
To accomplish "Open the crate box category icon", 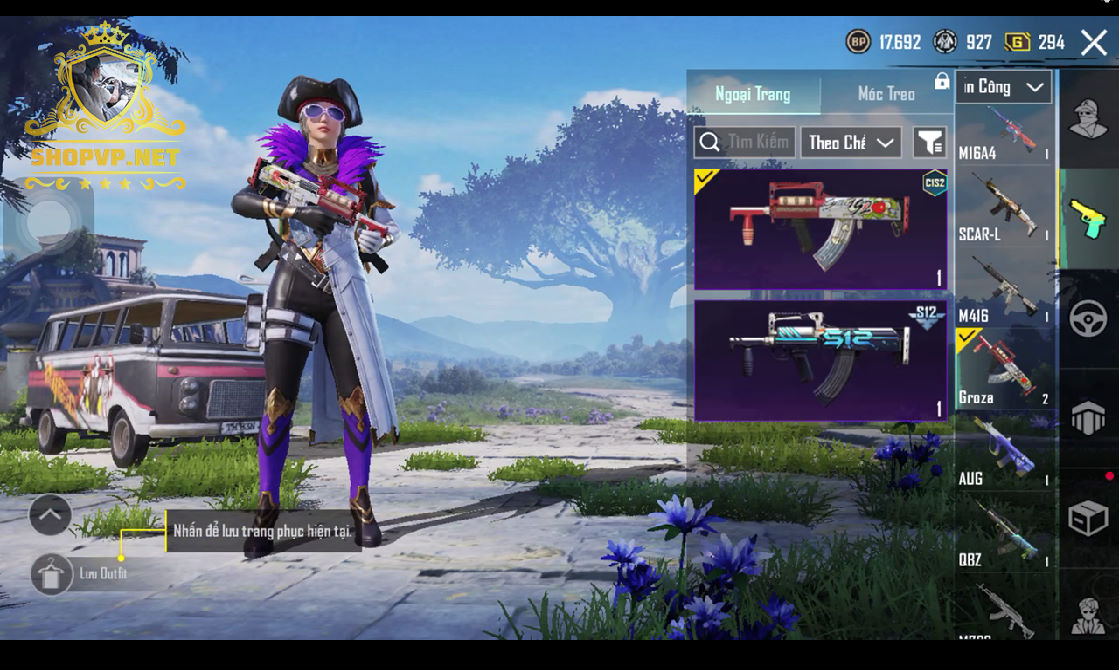I will click(x=1088, y=518).
